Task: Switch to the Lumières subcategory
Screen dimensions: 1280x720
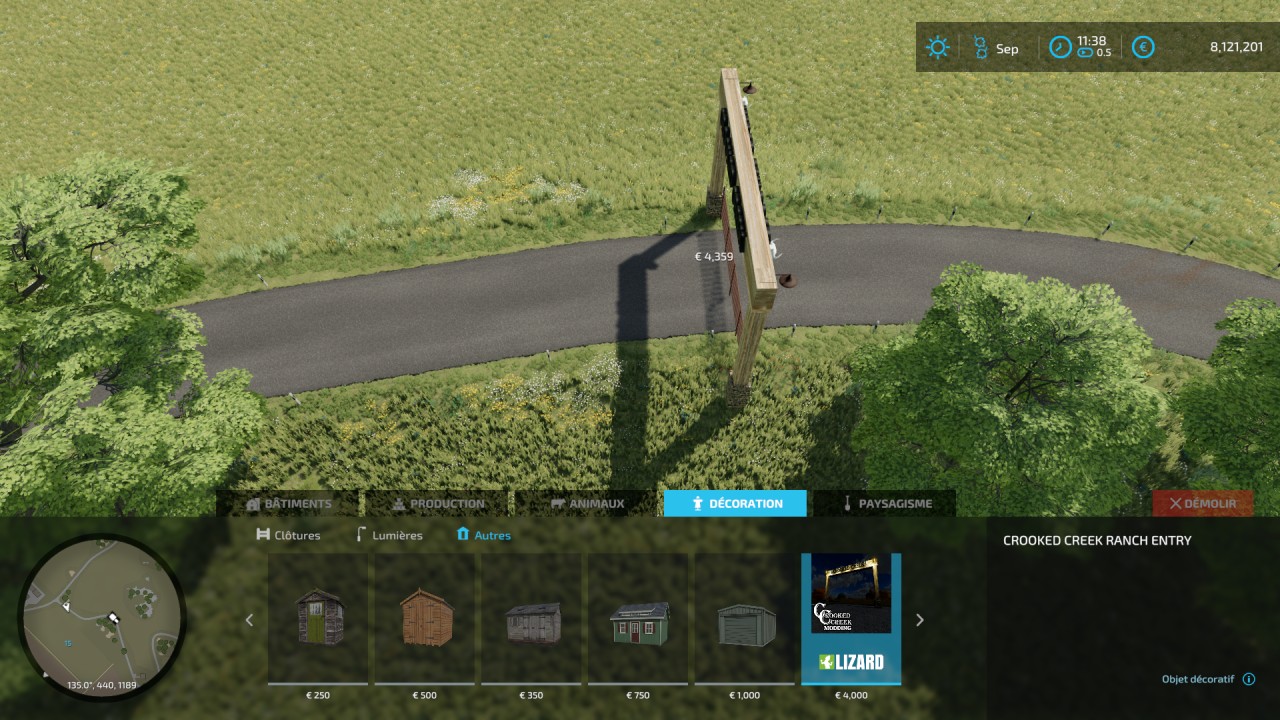Action: point(389,535)
